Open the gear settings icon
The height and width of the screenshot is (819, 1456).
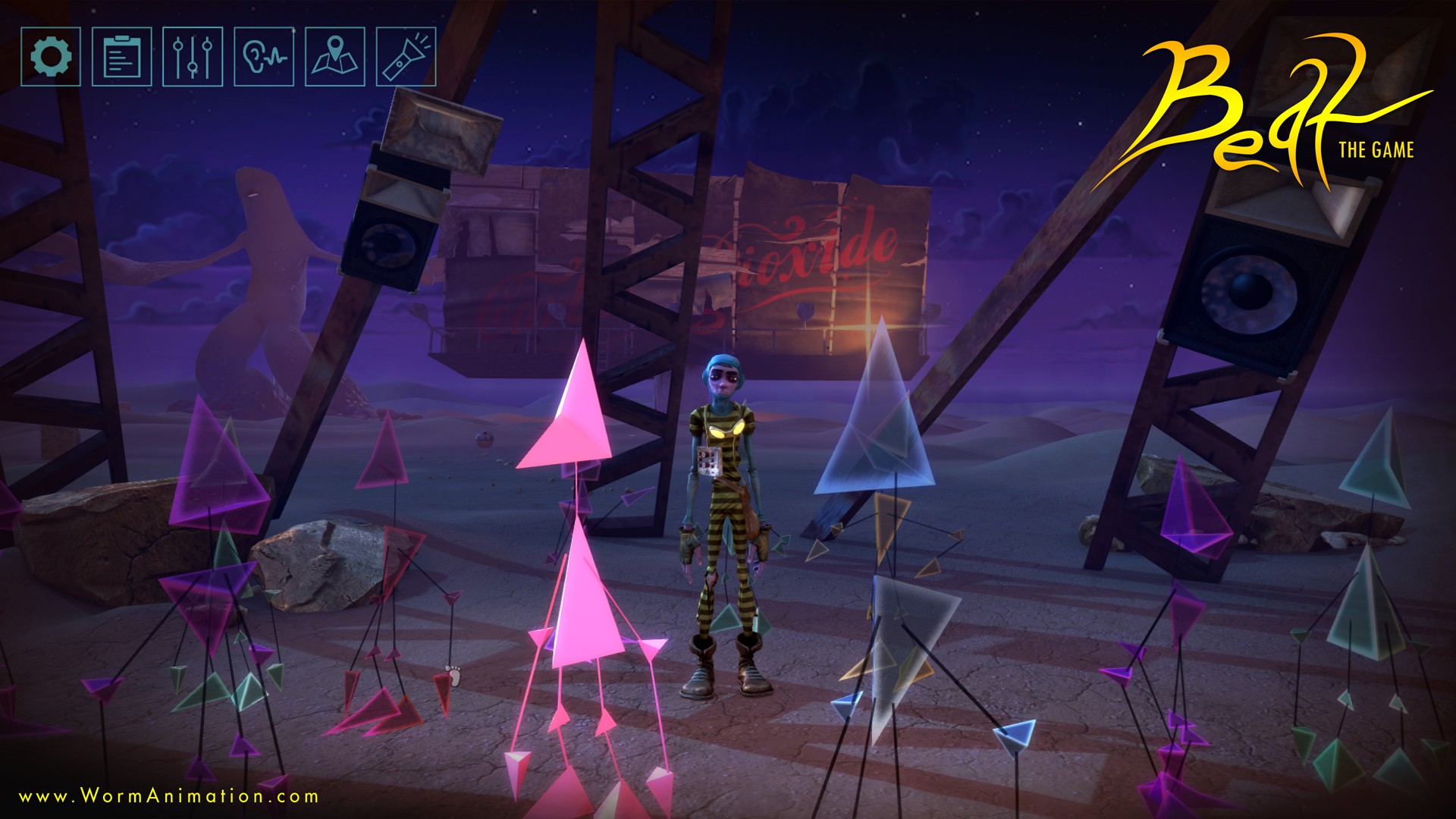(x=51, y=56)
